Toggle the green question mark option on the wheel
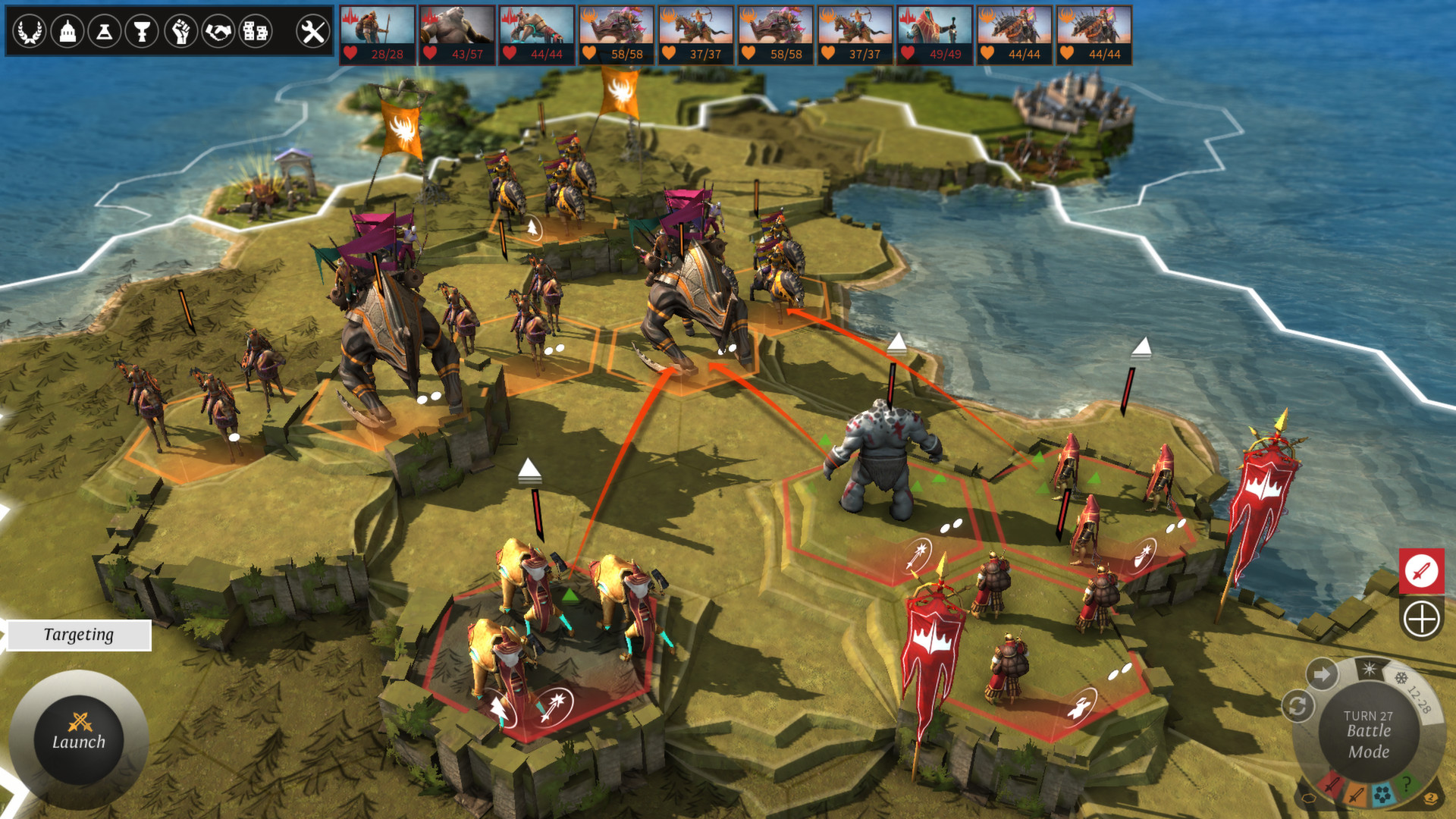Image resolution: width=1456 pixels, height=819 pixels. click(1407, 784)
